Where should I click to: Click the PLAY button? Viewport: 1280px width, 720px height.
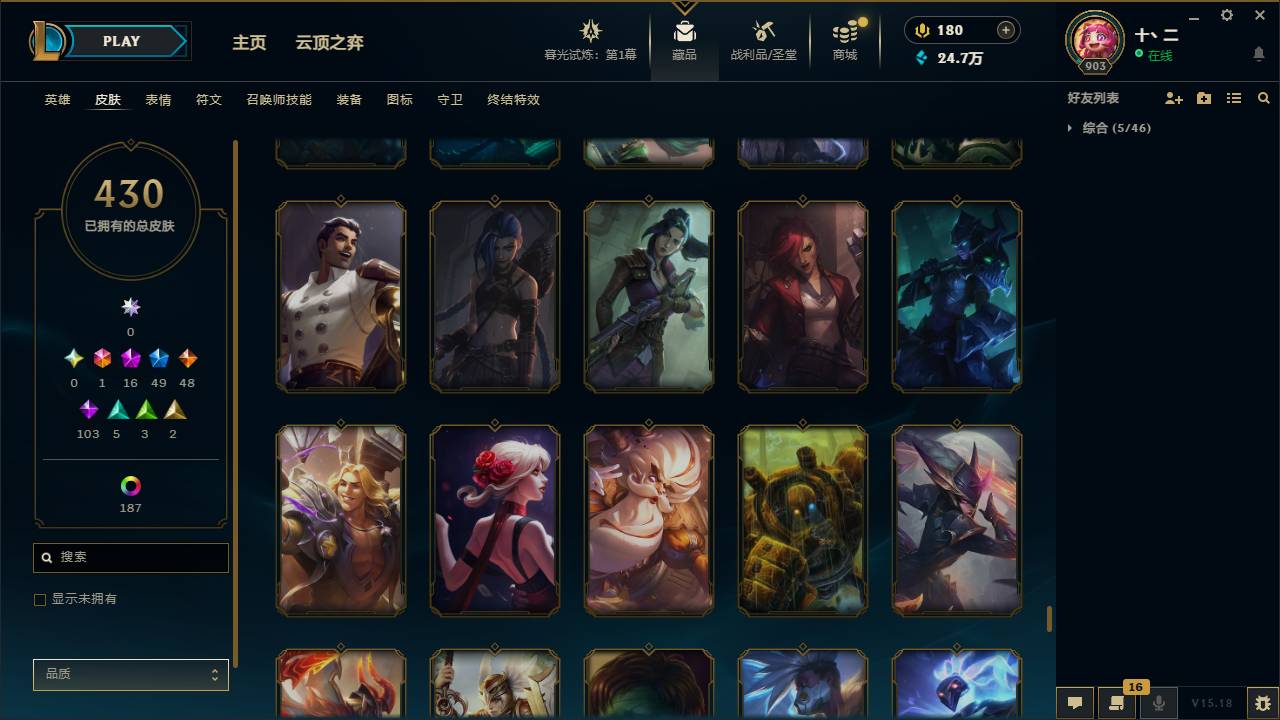click(x=121, y=41)
